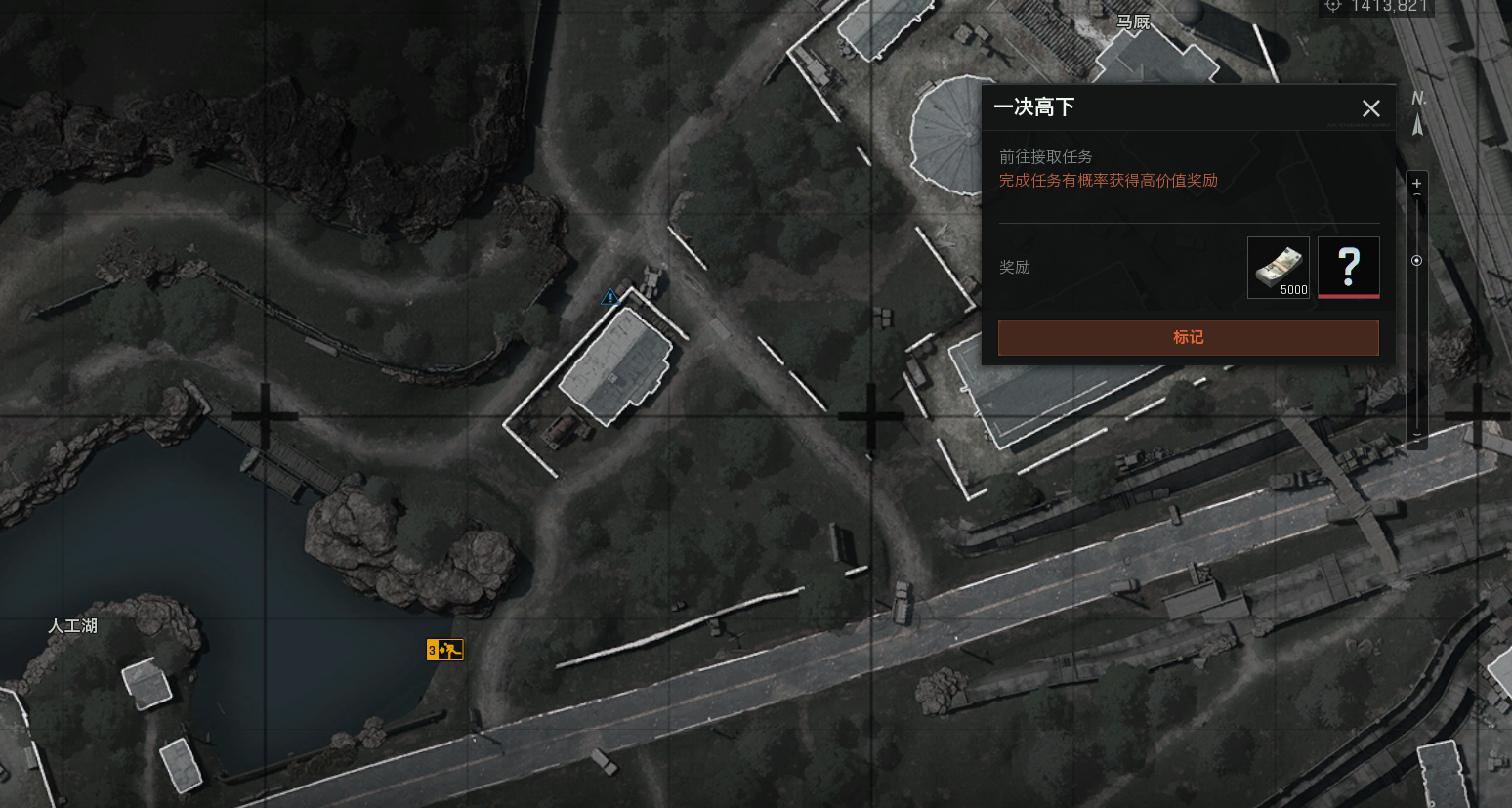1512x808 pixels.
Task: Select the 5000 cash reward icon
Action: tap(1278, 267)
